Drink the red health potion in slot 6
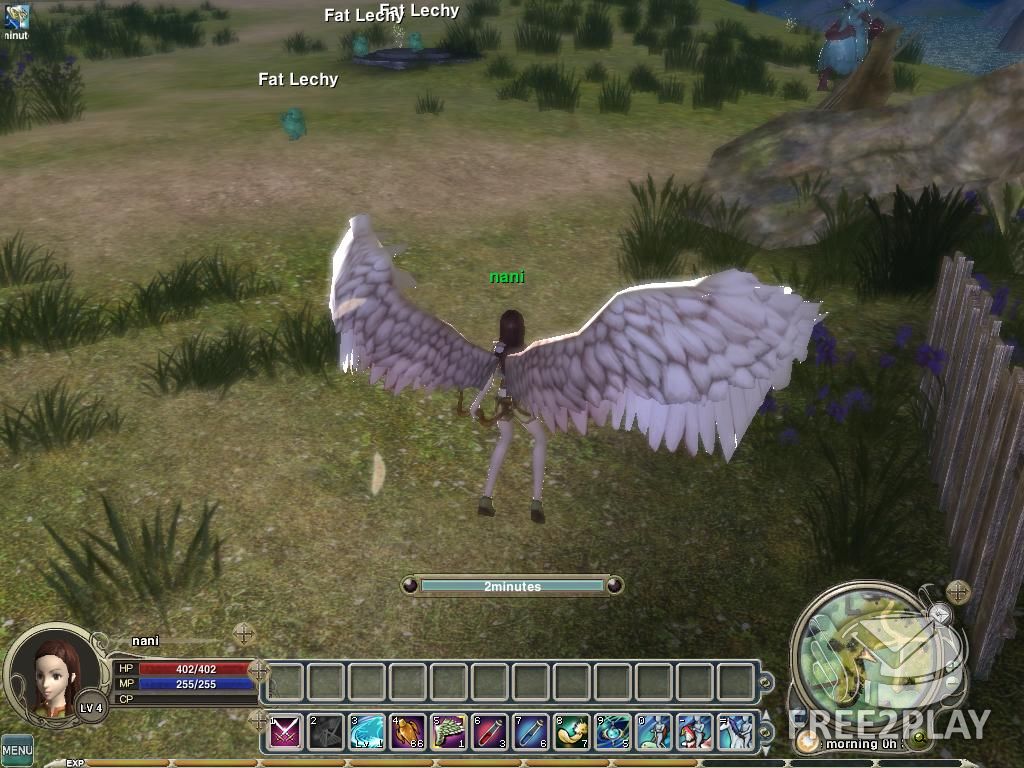Screen dimensions: 1024x768 (490, 733)
